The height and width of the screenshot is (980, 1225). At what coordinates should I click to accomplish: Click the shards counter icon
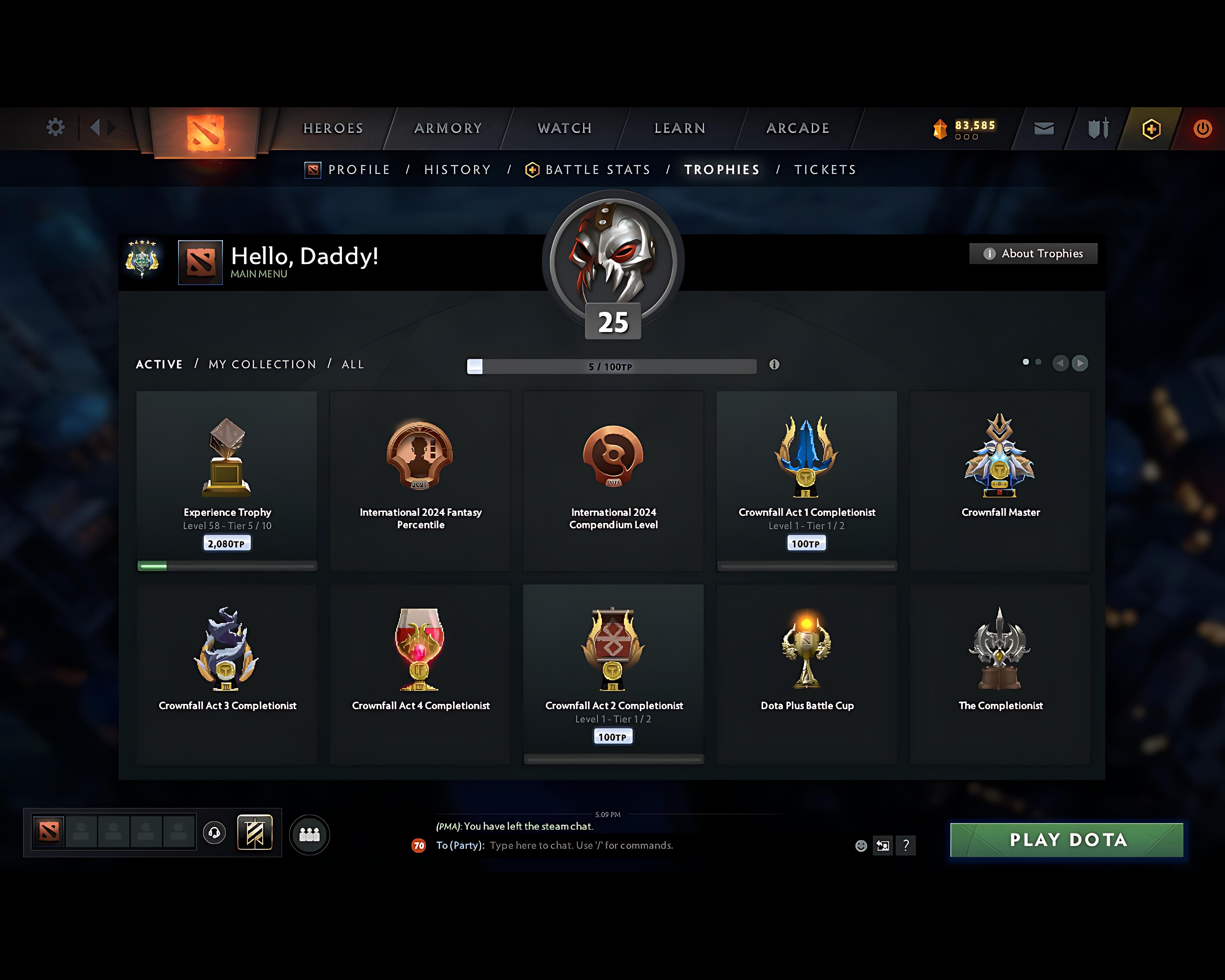point(940,128)
